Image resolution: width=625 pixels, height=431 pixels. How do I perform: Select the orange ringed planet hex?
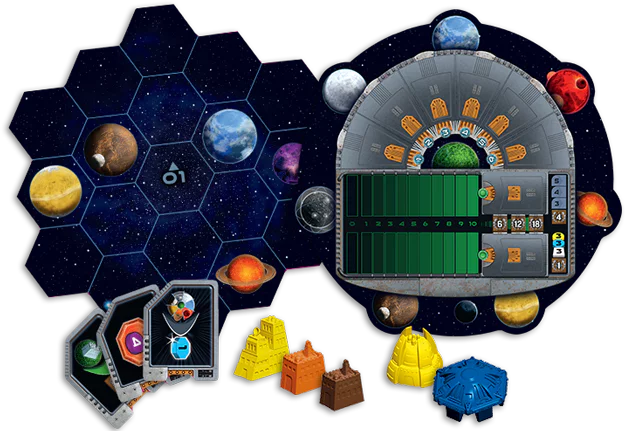[x=239, y=273]
